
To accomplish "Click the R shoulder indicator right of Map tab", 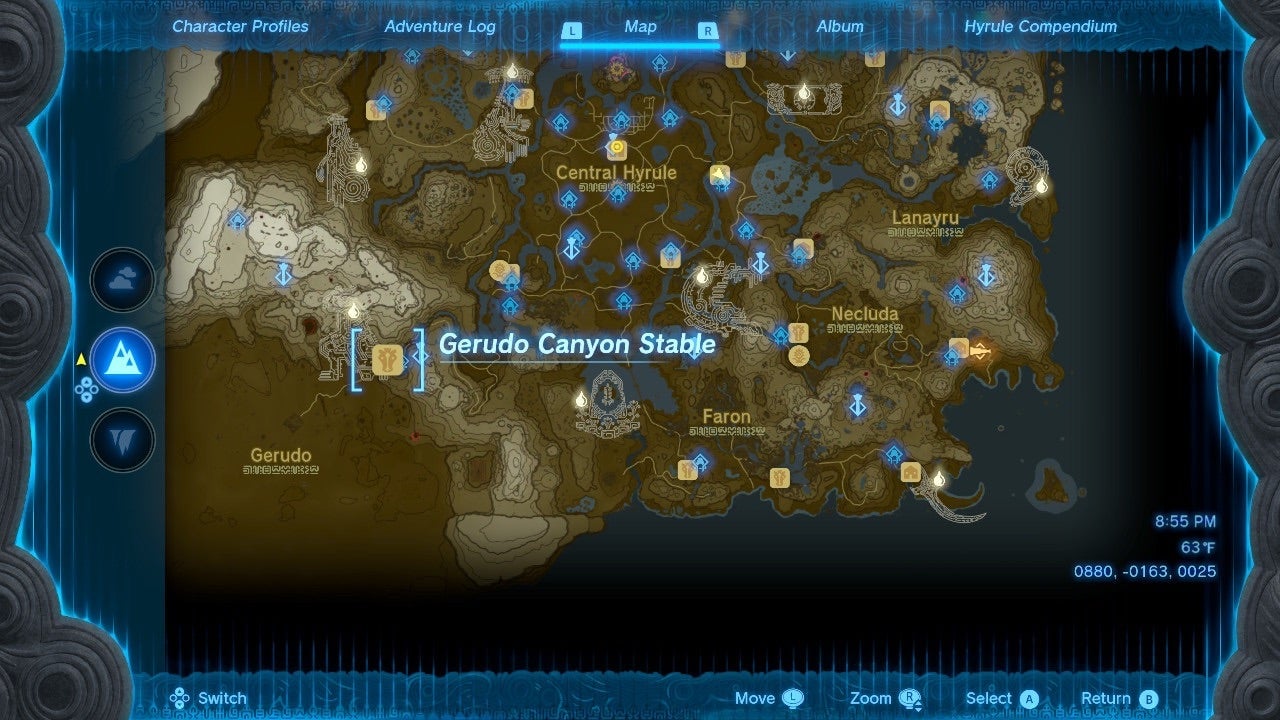I will [709, 31].
